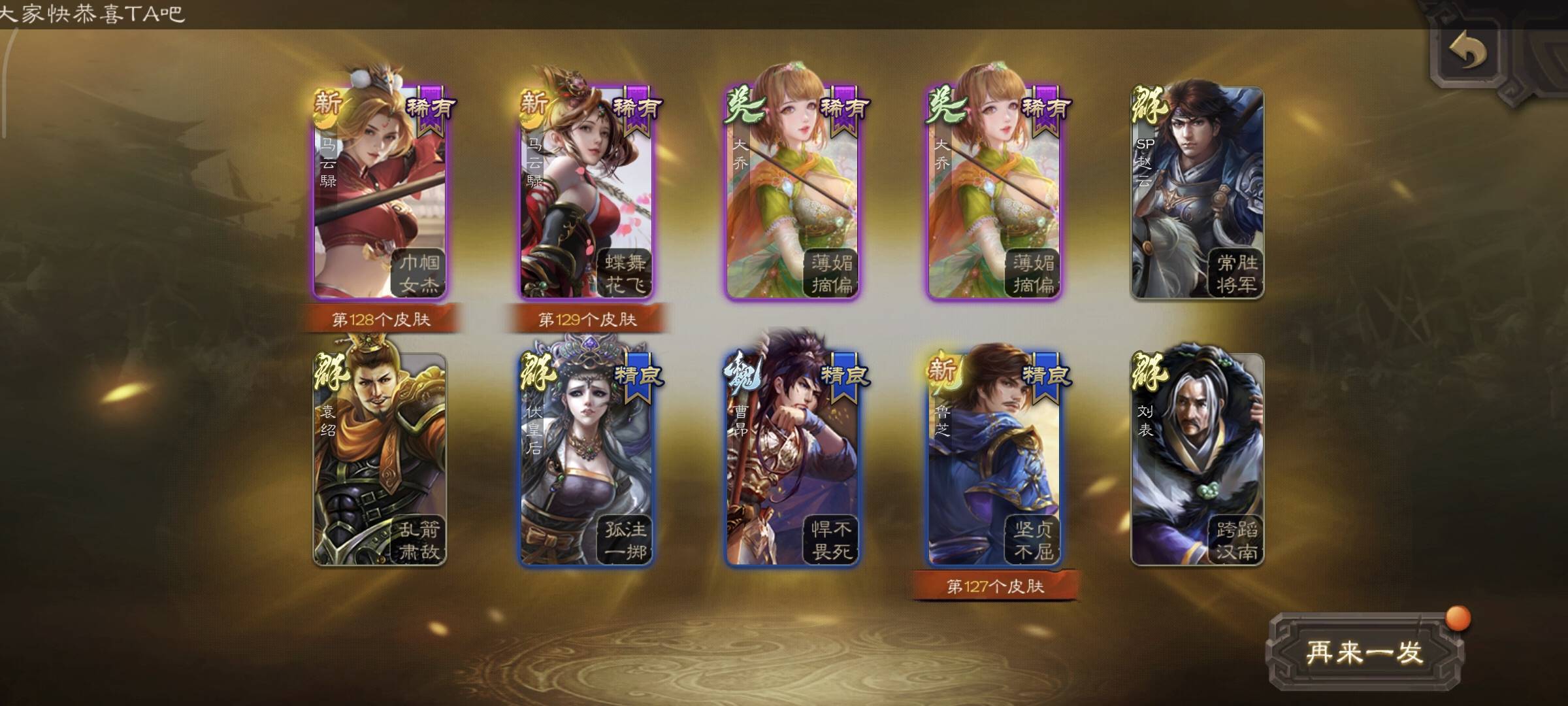Click the back arrow button
Screen dimensions: 1568x706
[1467, 52]
